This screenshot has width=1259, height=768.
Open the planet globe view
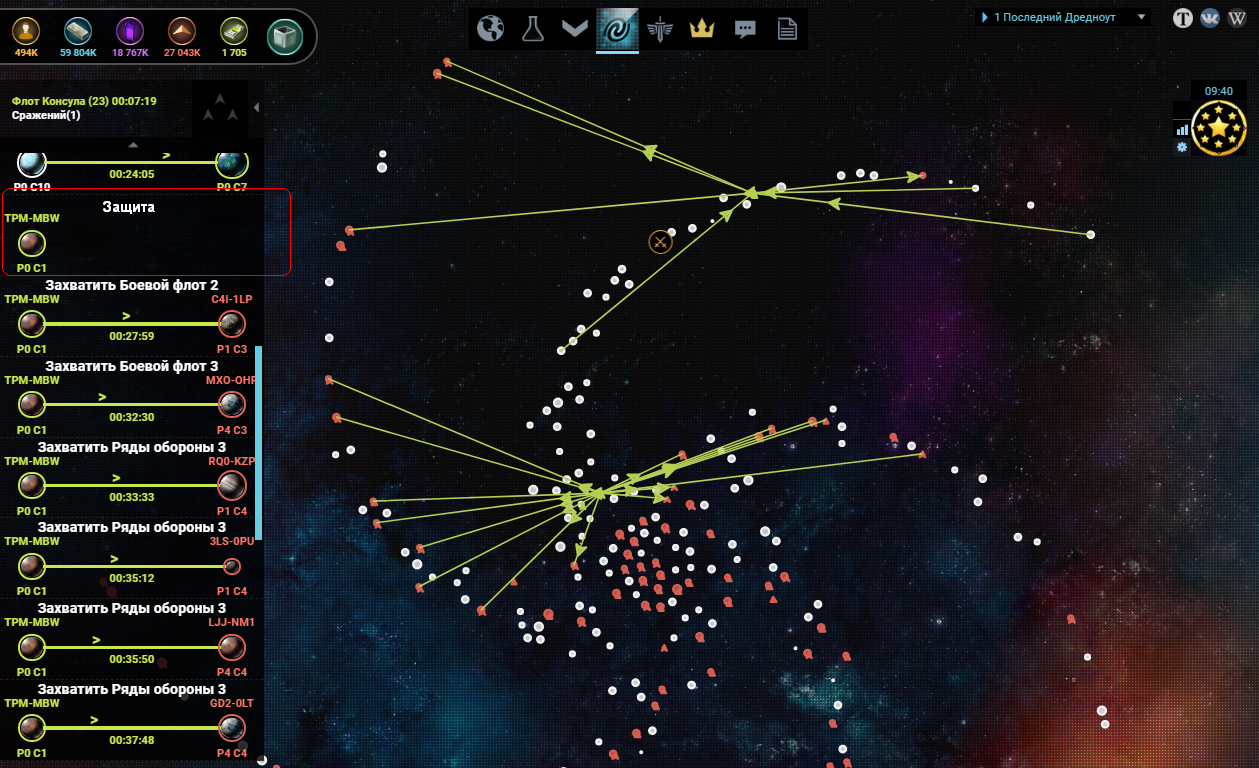[x=491, y=29]
